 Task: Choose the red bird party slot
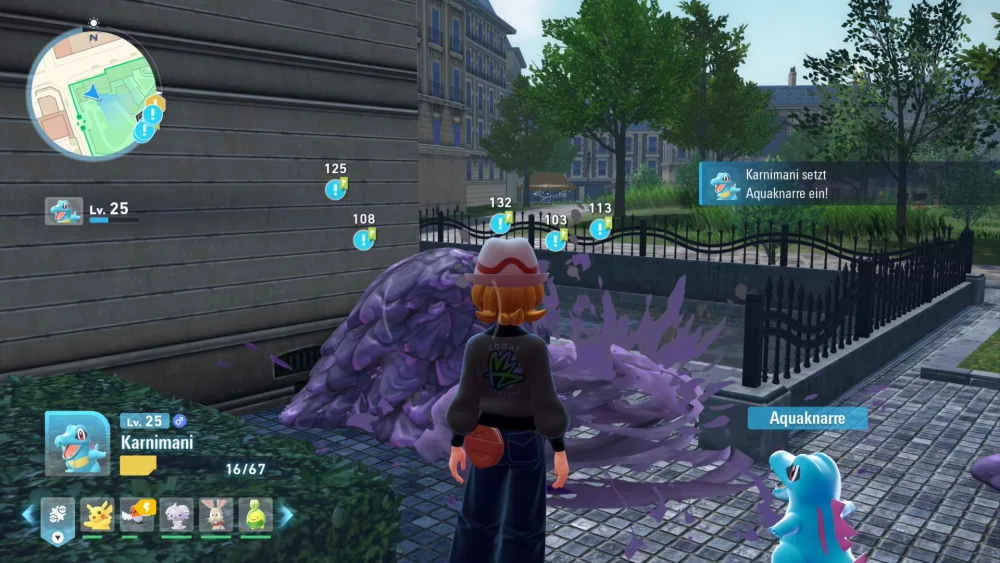(x=137, y=515)
